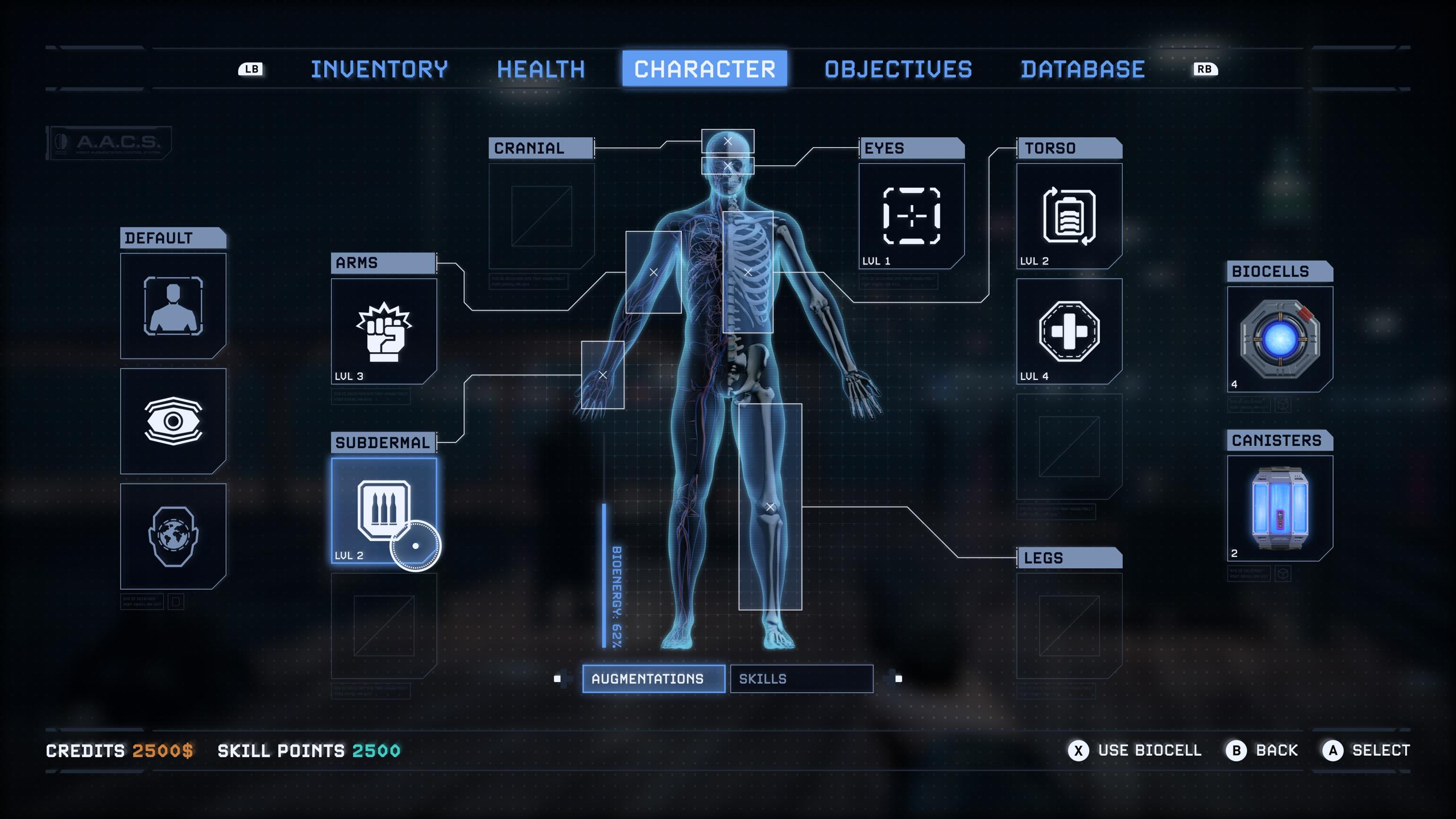The width and height of the screenshot is (1456, 819).
Task: Click the empty Cranial augmentation slot
Action: click(541, 216)
